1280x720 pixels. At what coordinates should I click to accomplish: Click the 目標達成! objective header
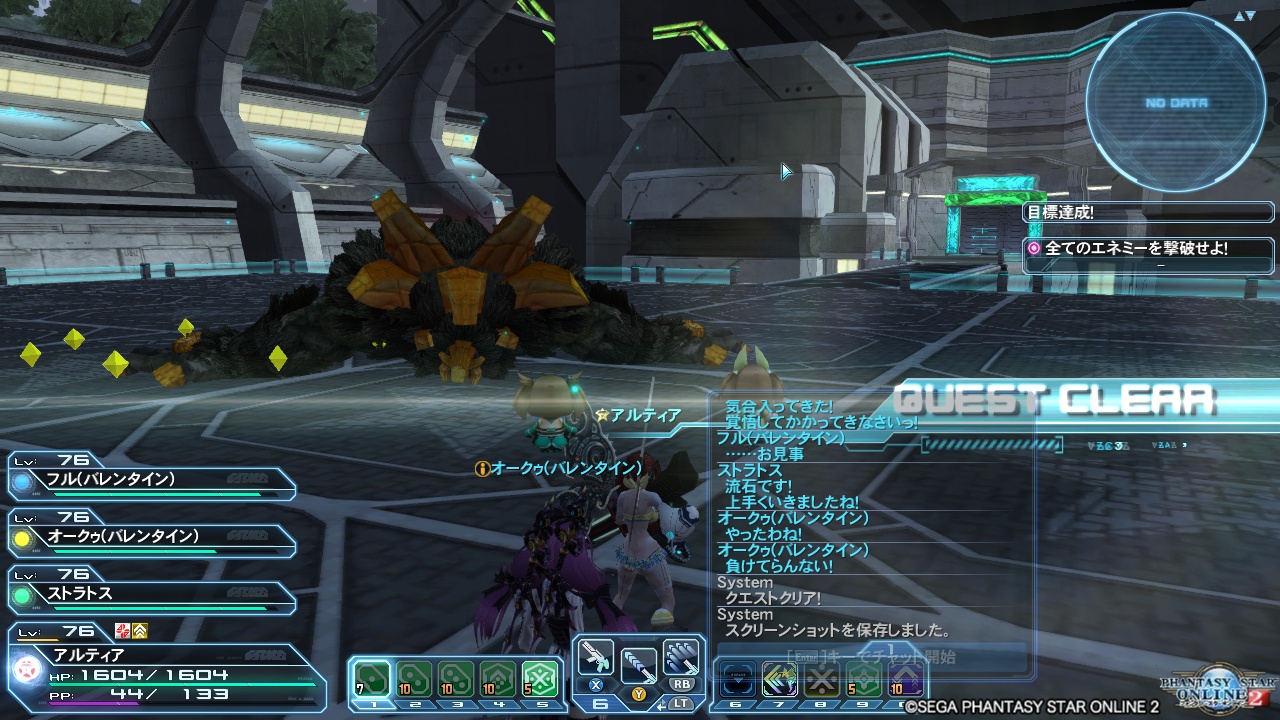1062,212
